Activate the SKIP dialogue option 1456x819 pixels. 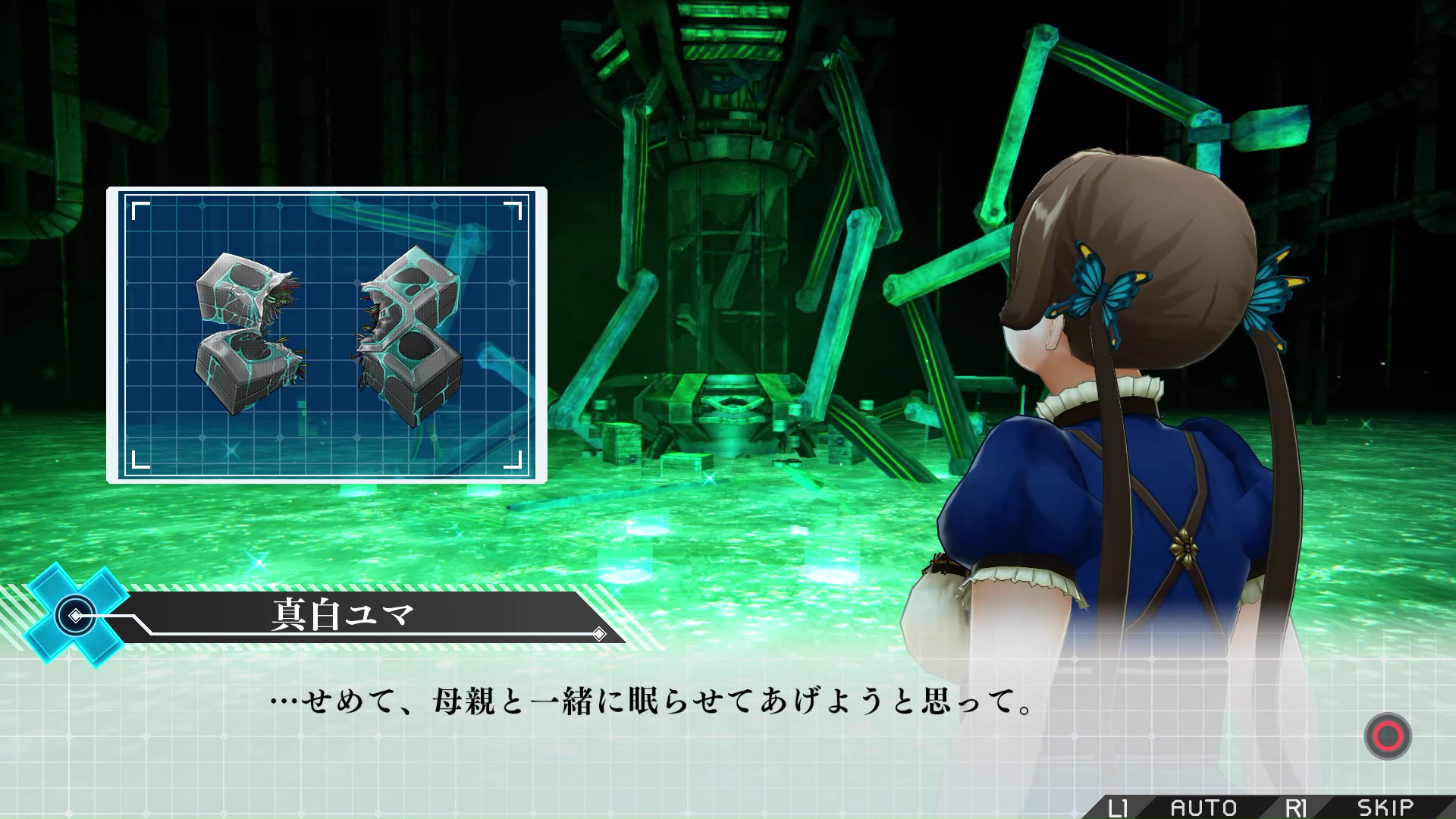pos(1385,807)
